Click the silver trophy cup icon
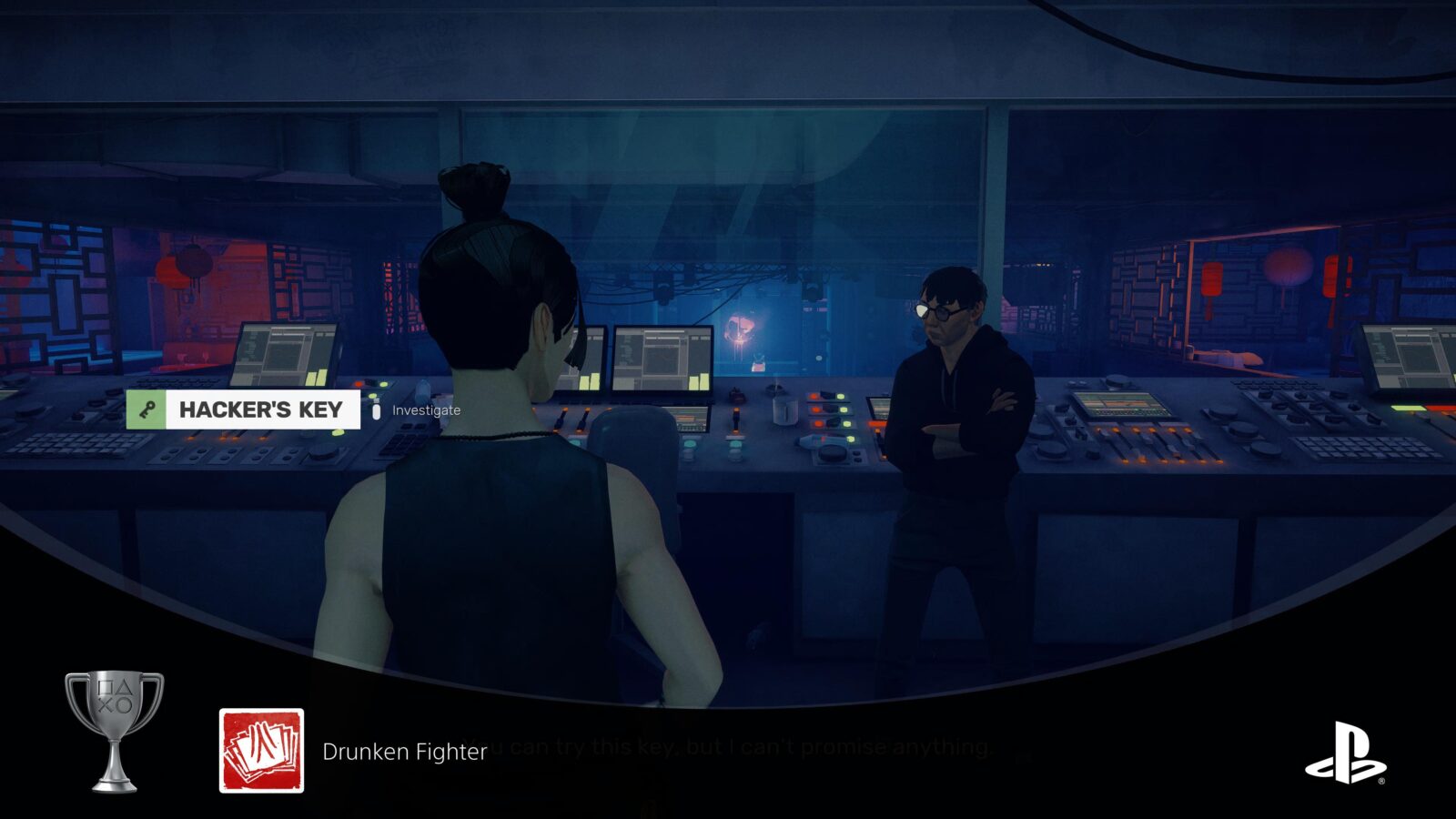The image size is (1456, 819). 115,731
